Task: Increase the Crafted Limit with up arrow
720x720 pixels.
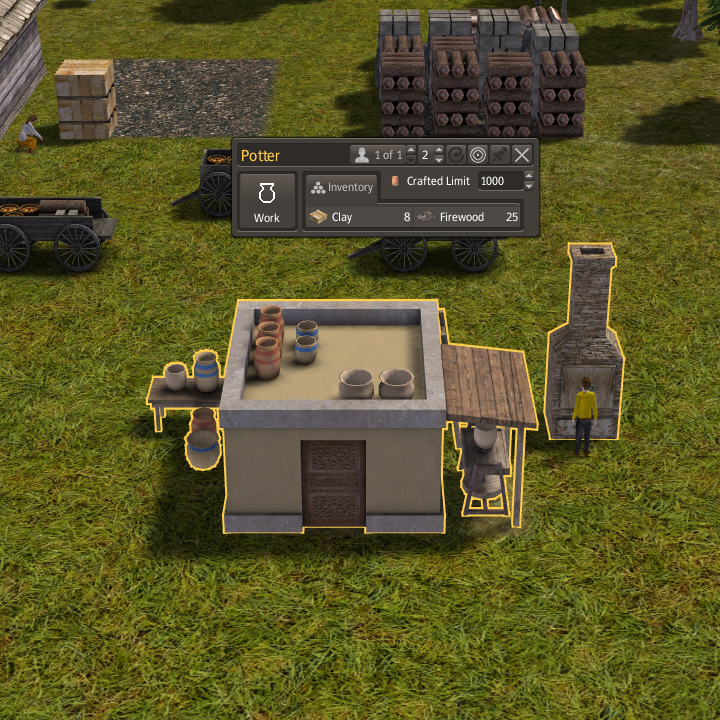Action: click(529, 176)
